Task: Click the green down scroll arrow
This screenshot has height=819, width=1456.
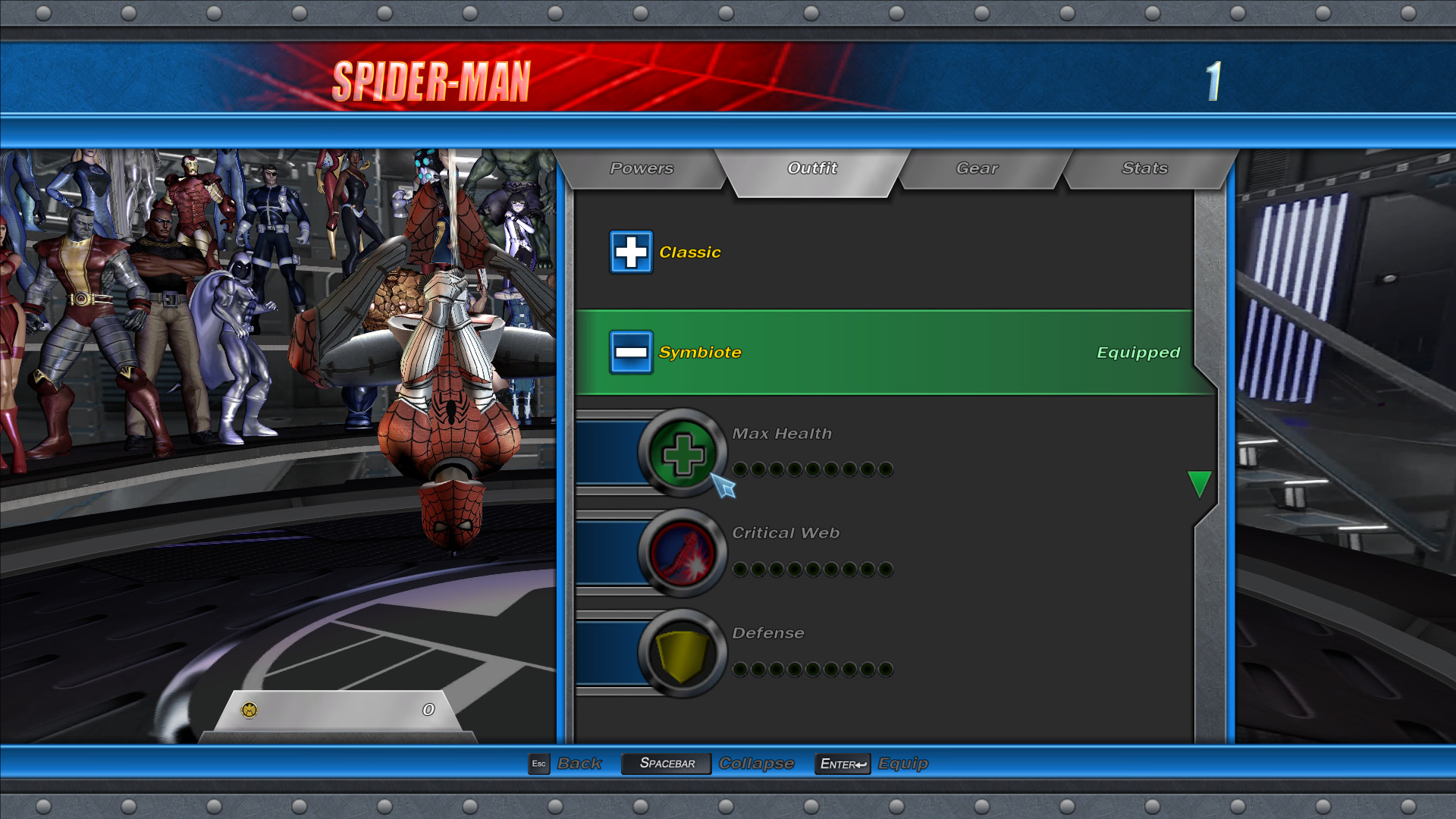Action: pos(1200,483)
